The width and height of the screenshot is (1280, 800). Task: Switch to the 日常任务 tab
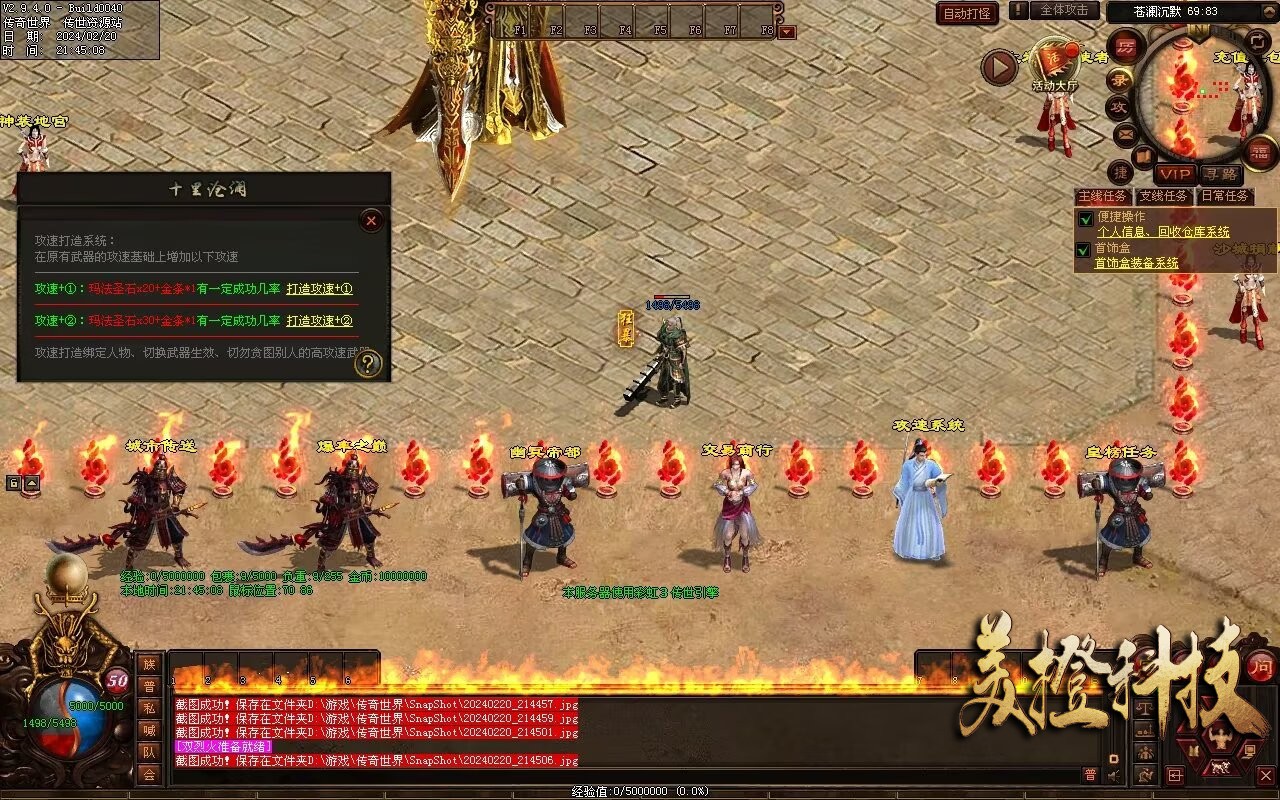click(1225, 196)
